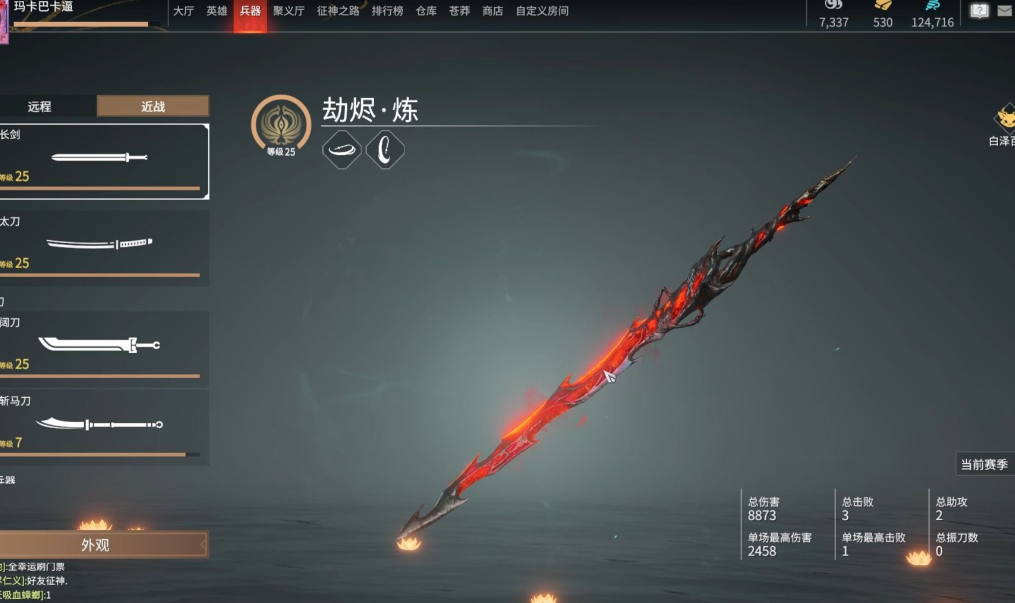Image resolution: width=1015 pixels, height=603 pixels.
Task: Visit the 商店 shop
Action: point(492,11)
